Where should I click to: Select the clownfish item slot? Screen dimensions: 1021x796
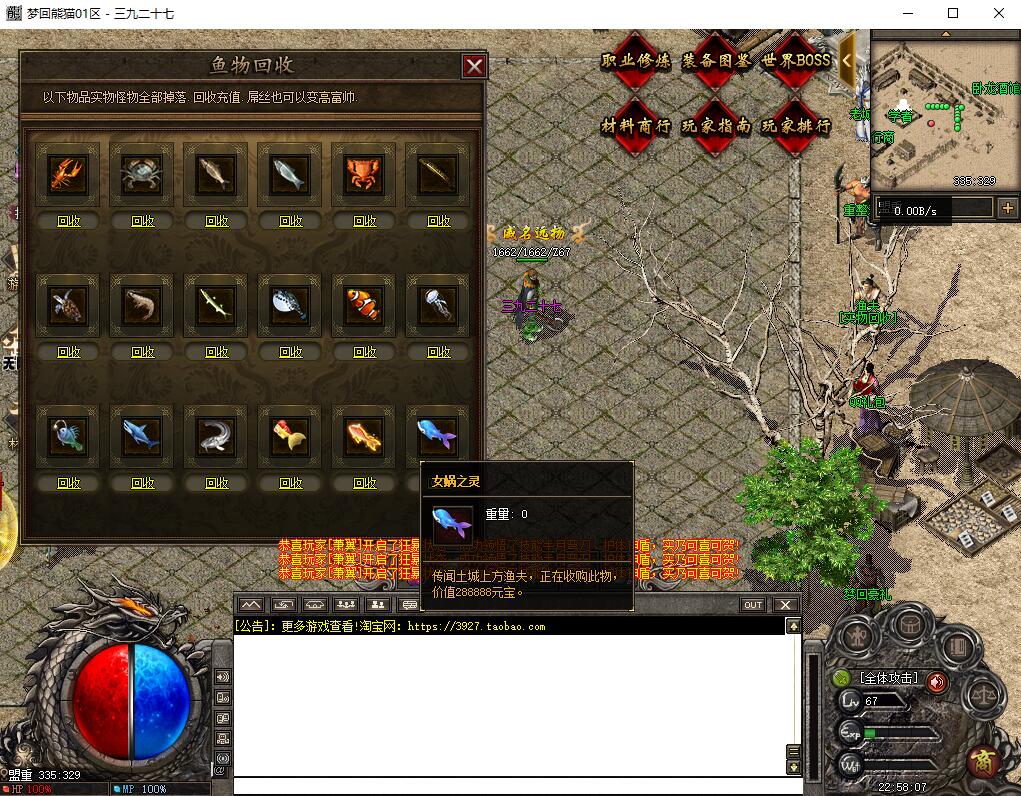click(x=364, y=305)
